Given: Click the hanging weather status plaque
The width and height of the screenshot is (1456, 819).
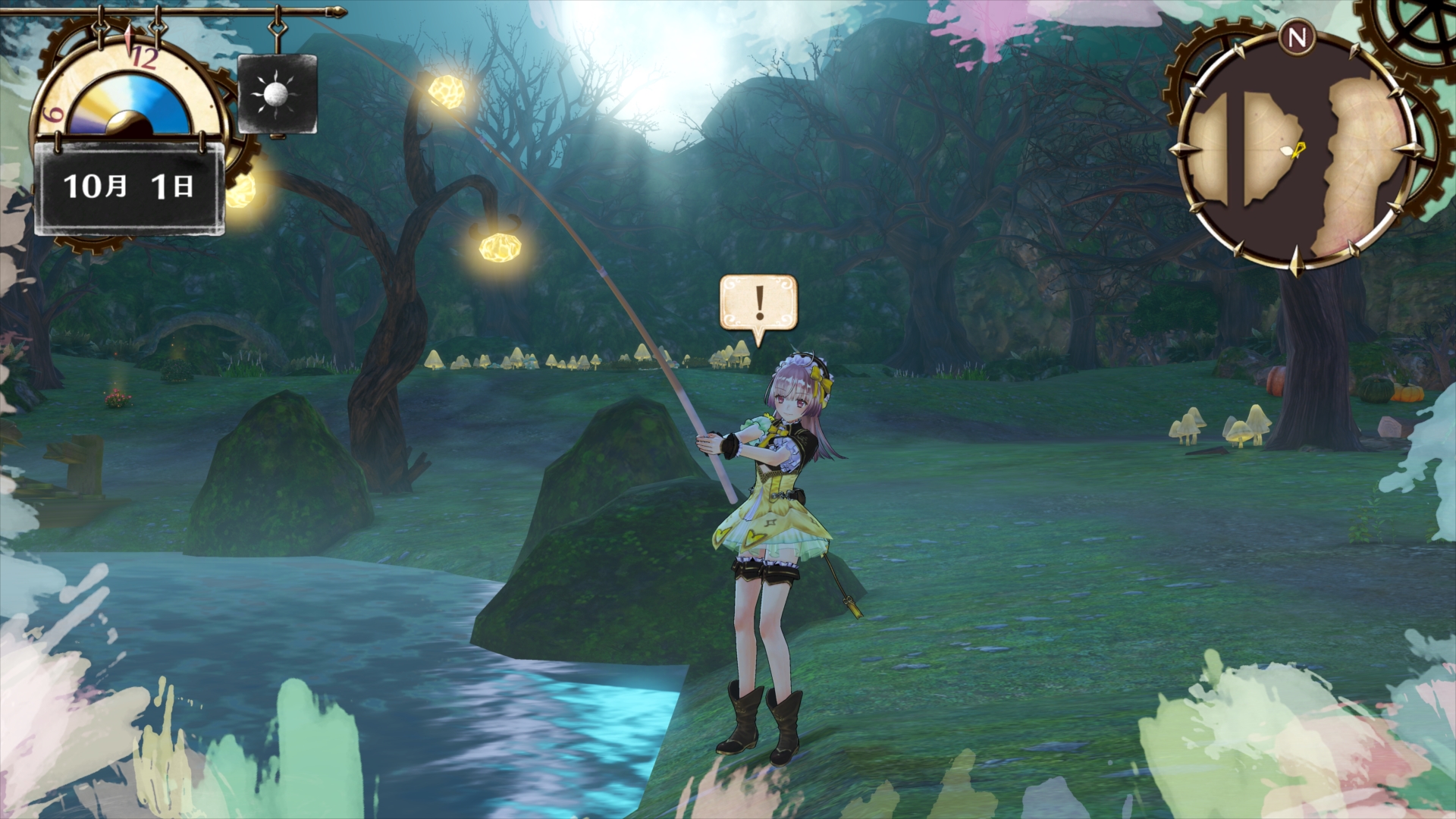Looking at the screenshot, I should 275,94.
